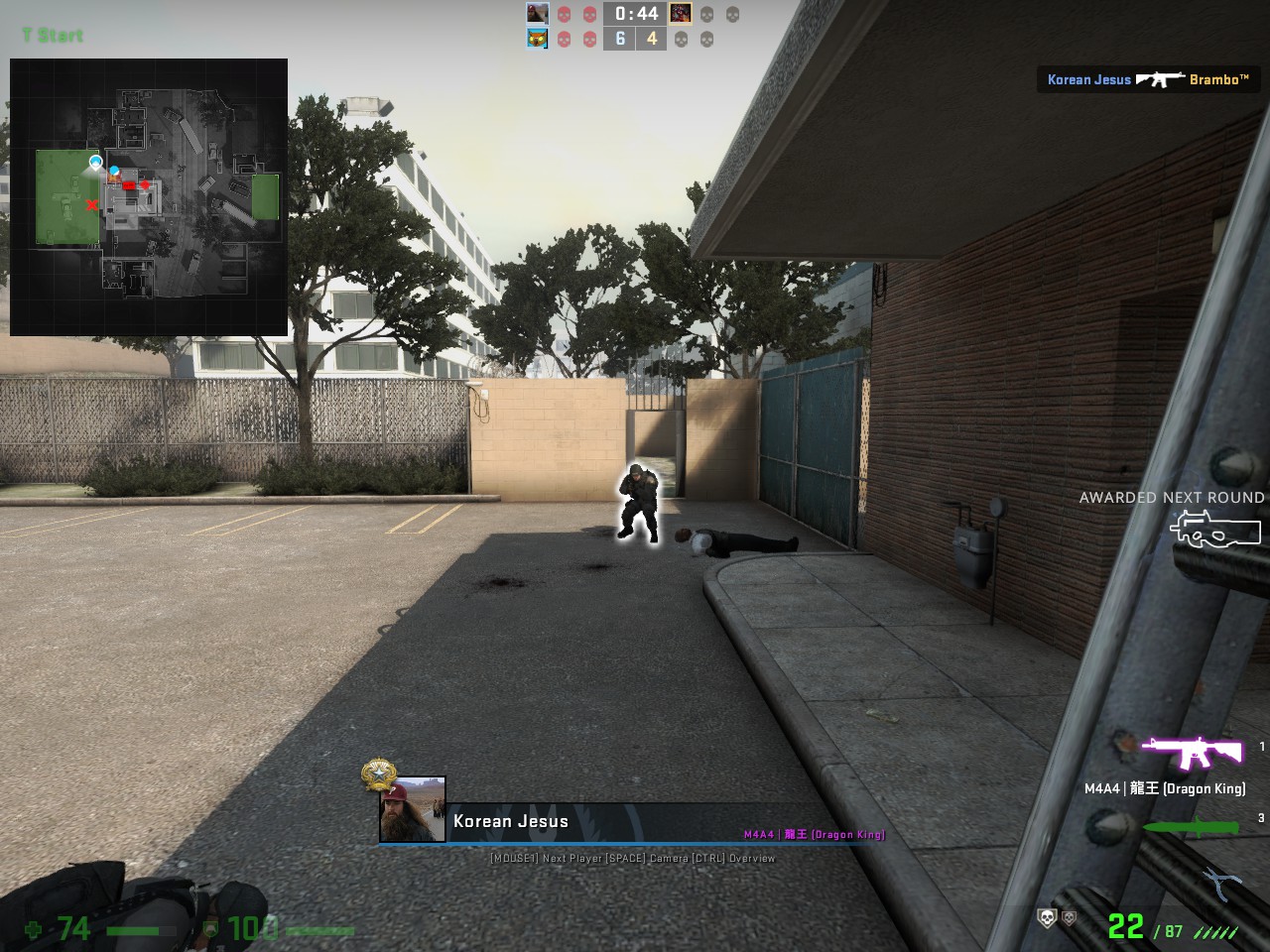Click Korean Jesus's name in the kill feed
The width and height of the screenshot is (1270, 952).
click(x=1087, y=80)
